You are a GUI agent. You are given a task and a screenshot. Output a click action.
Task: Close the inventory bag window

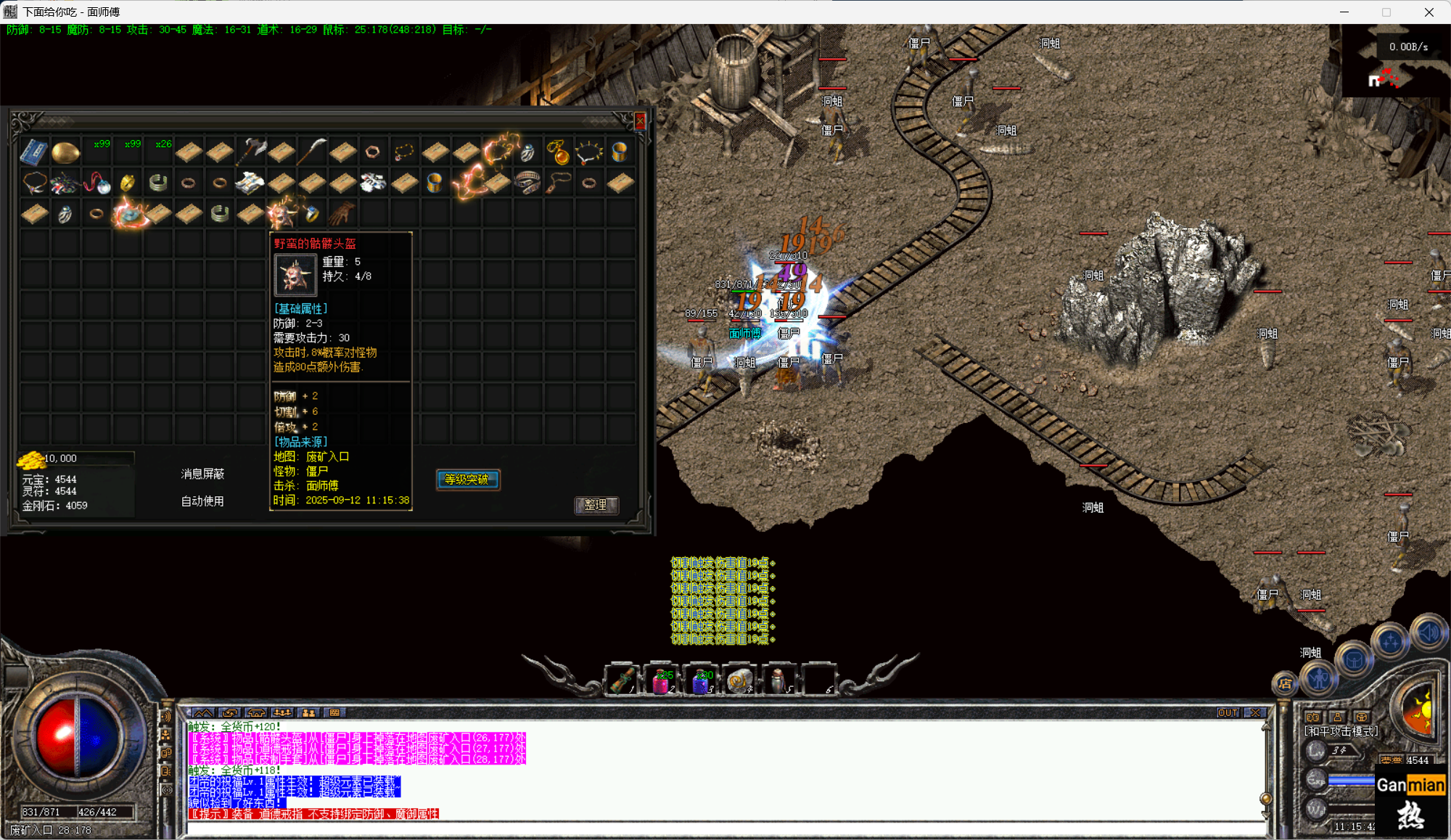pos(640,121)
